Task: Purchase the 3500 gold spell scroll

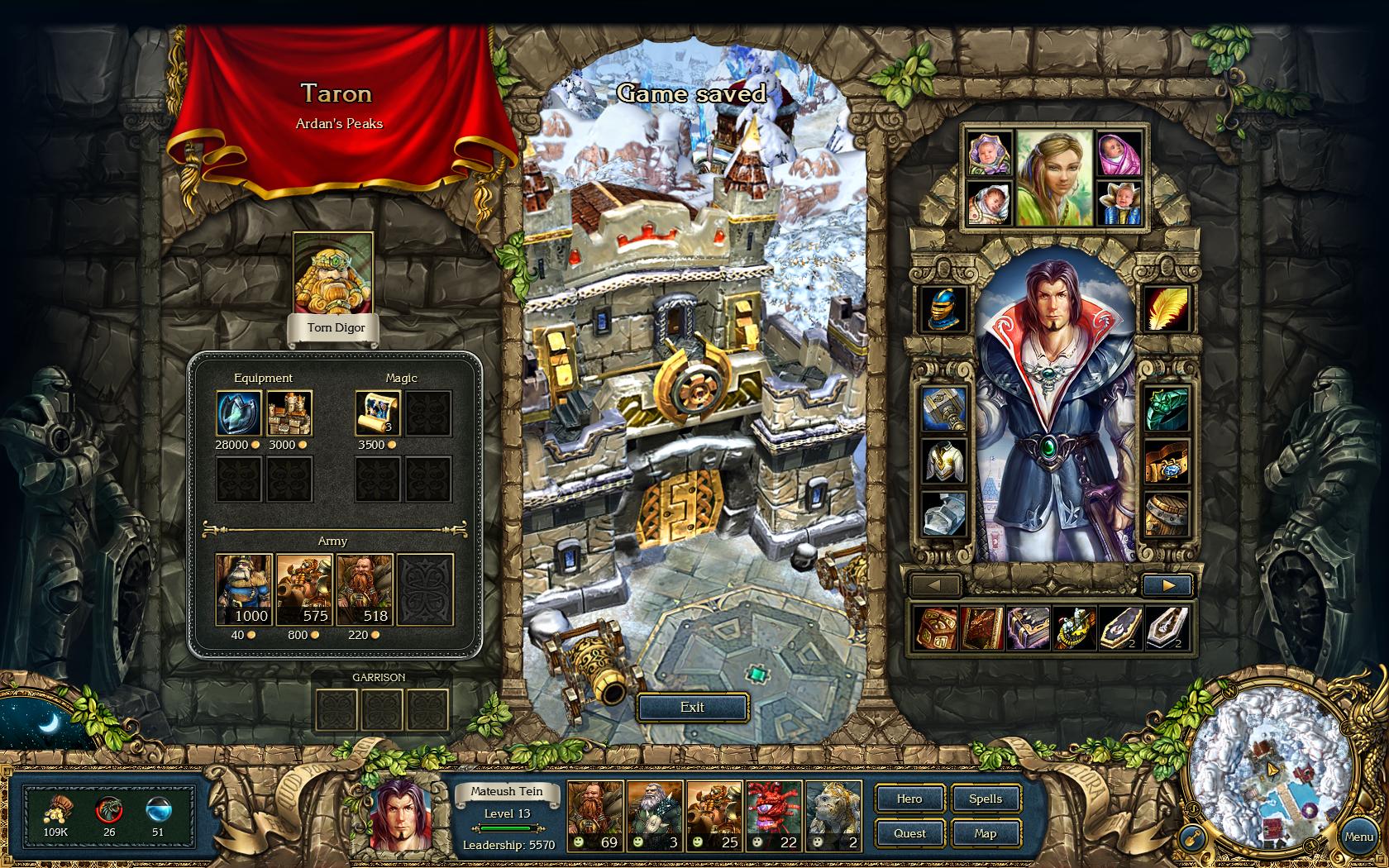Action: 379,413
